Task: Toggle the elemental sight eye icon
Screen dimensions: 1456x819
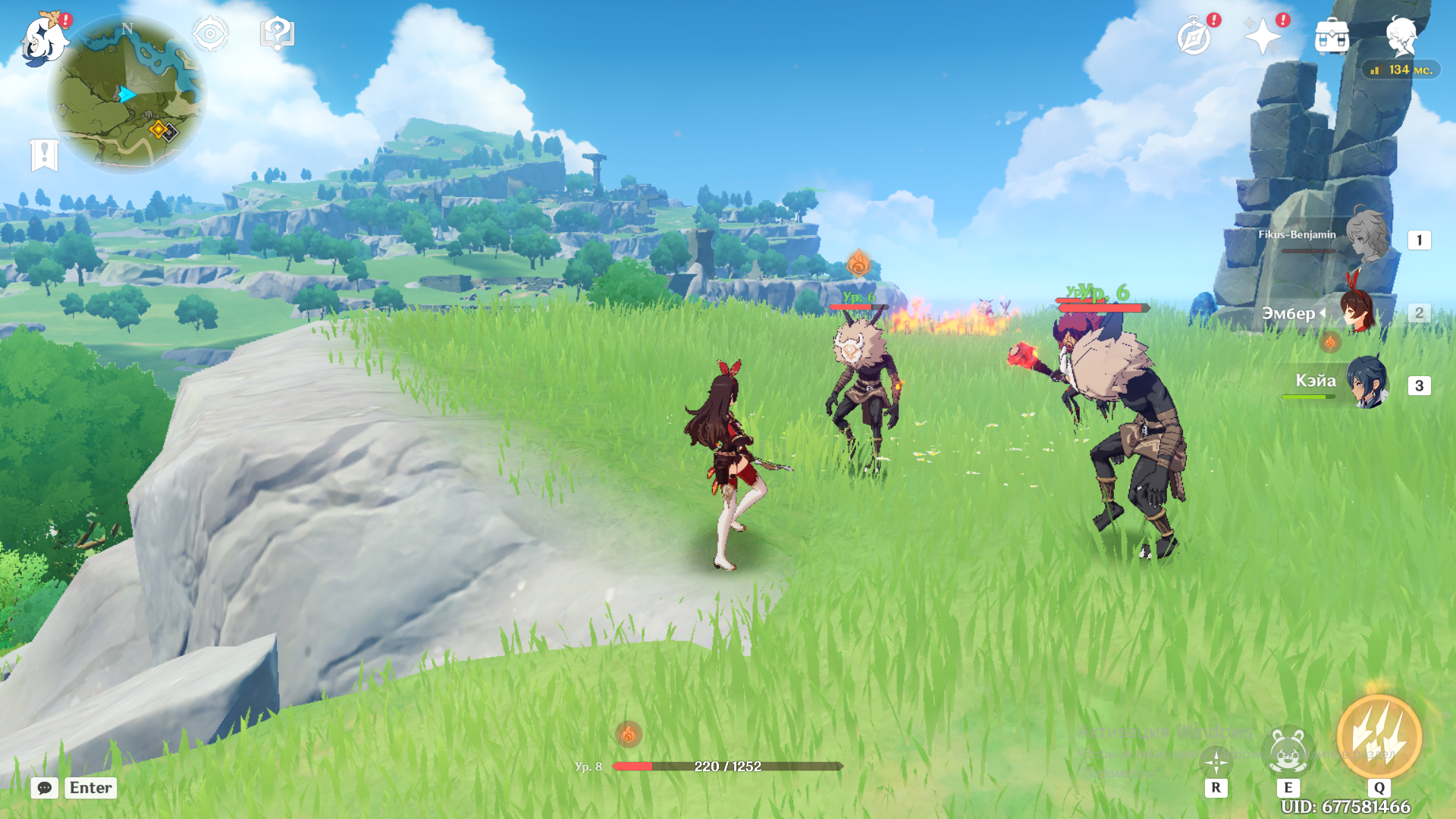Action: coord(210,34)
